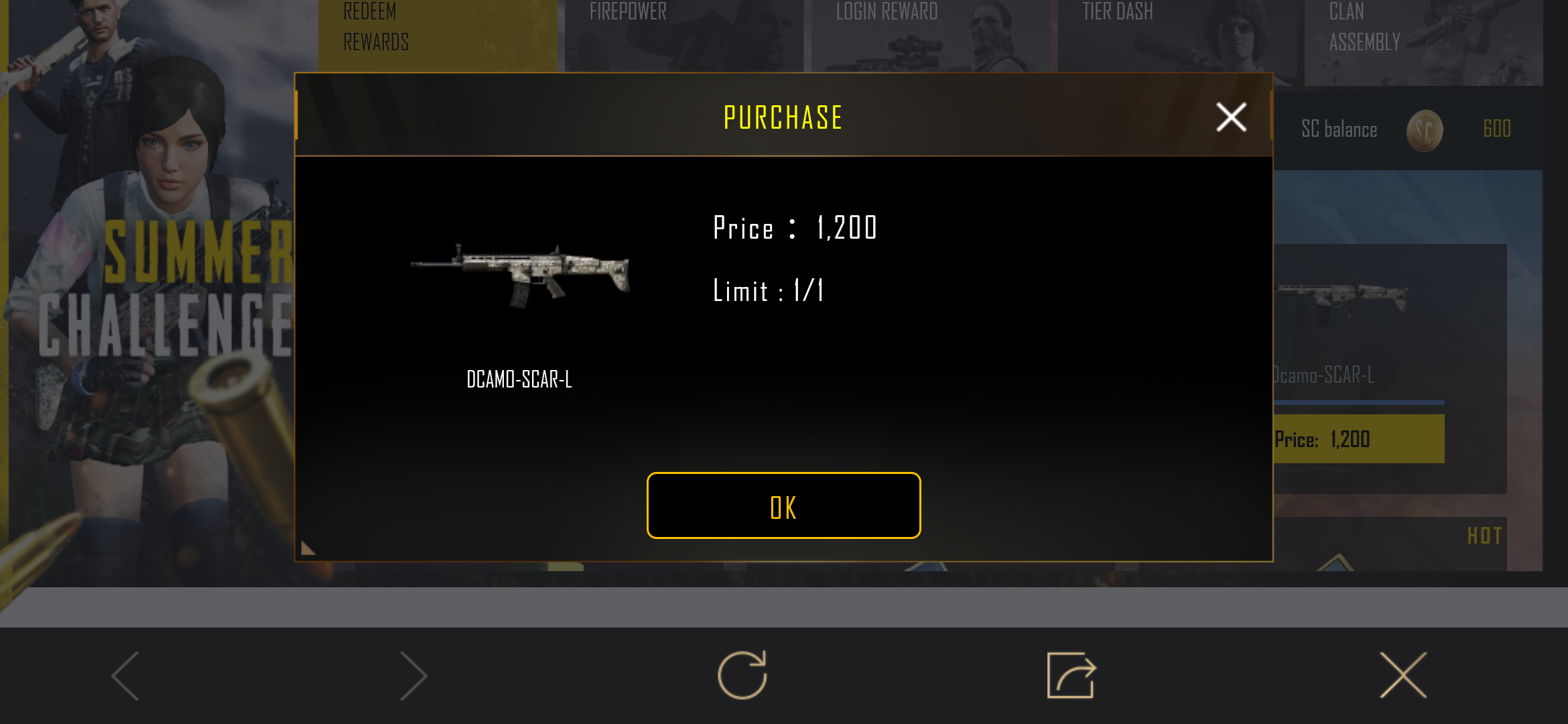The width and height of the screenshot is (1568, 724).
Task: Close the Purchase dialog
Action: (1230, 117)
